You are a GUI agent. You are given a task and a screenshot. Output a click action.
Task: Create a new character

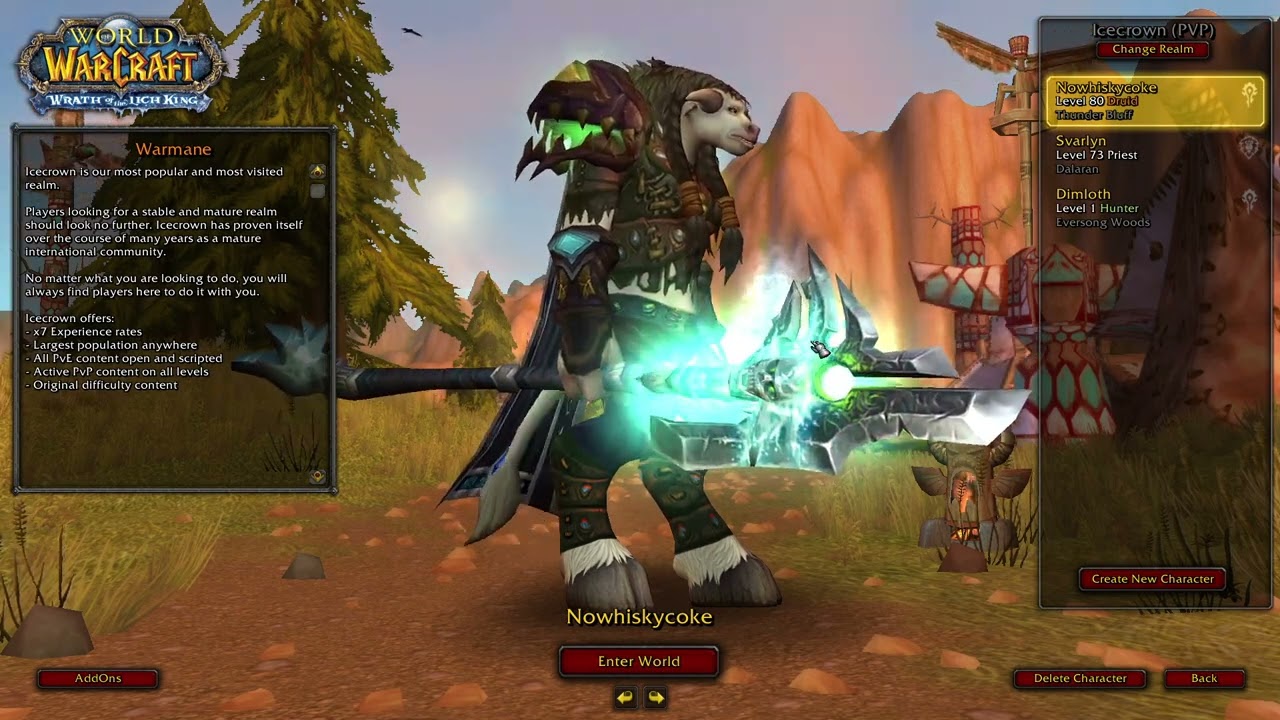coord(1152,579)
